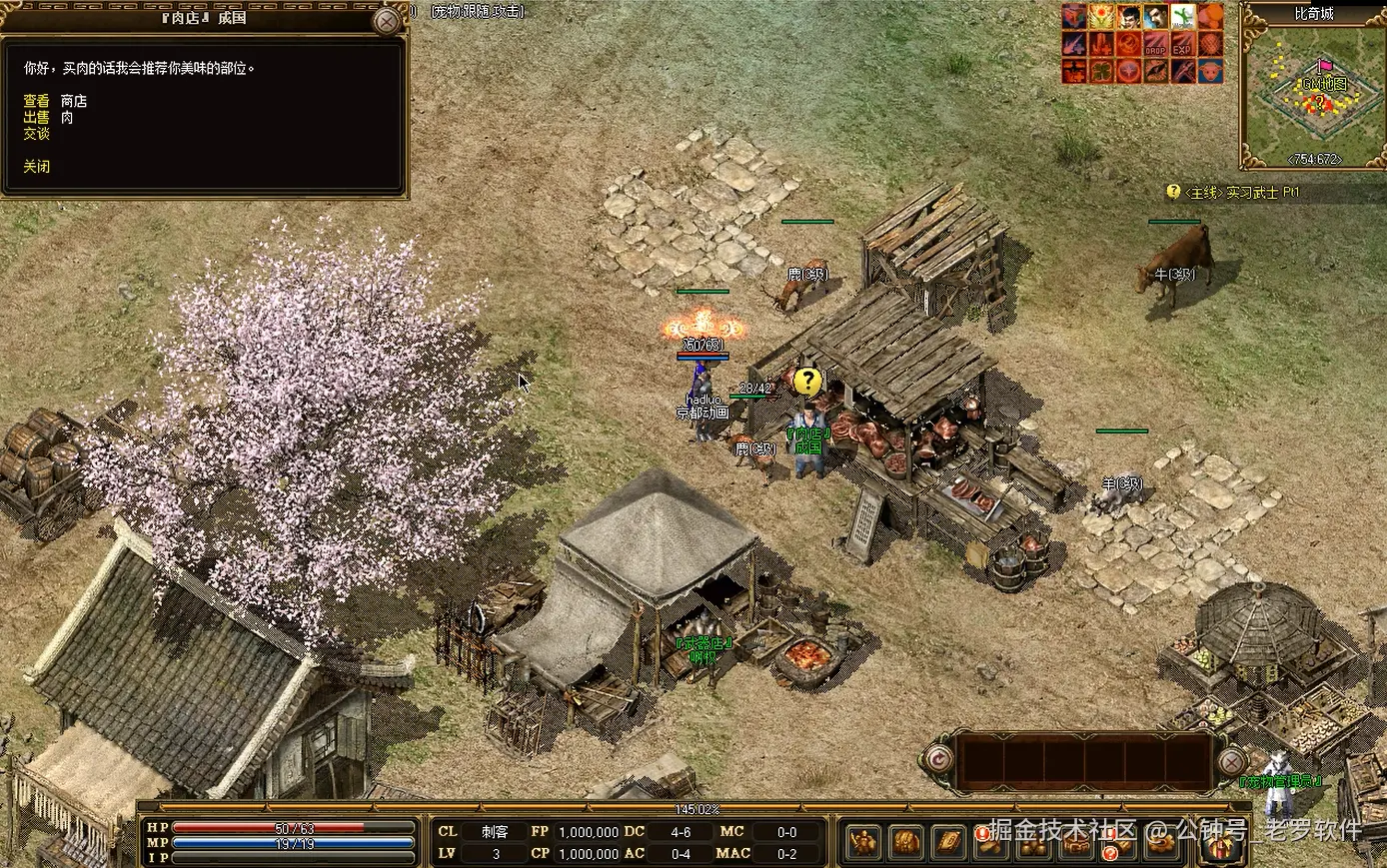1387x868 pixels.
Task: Choose the 交谈 talk option
Action: (37, 133)
